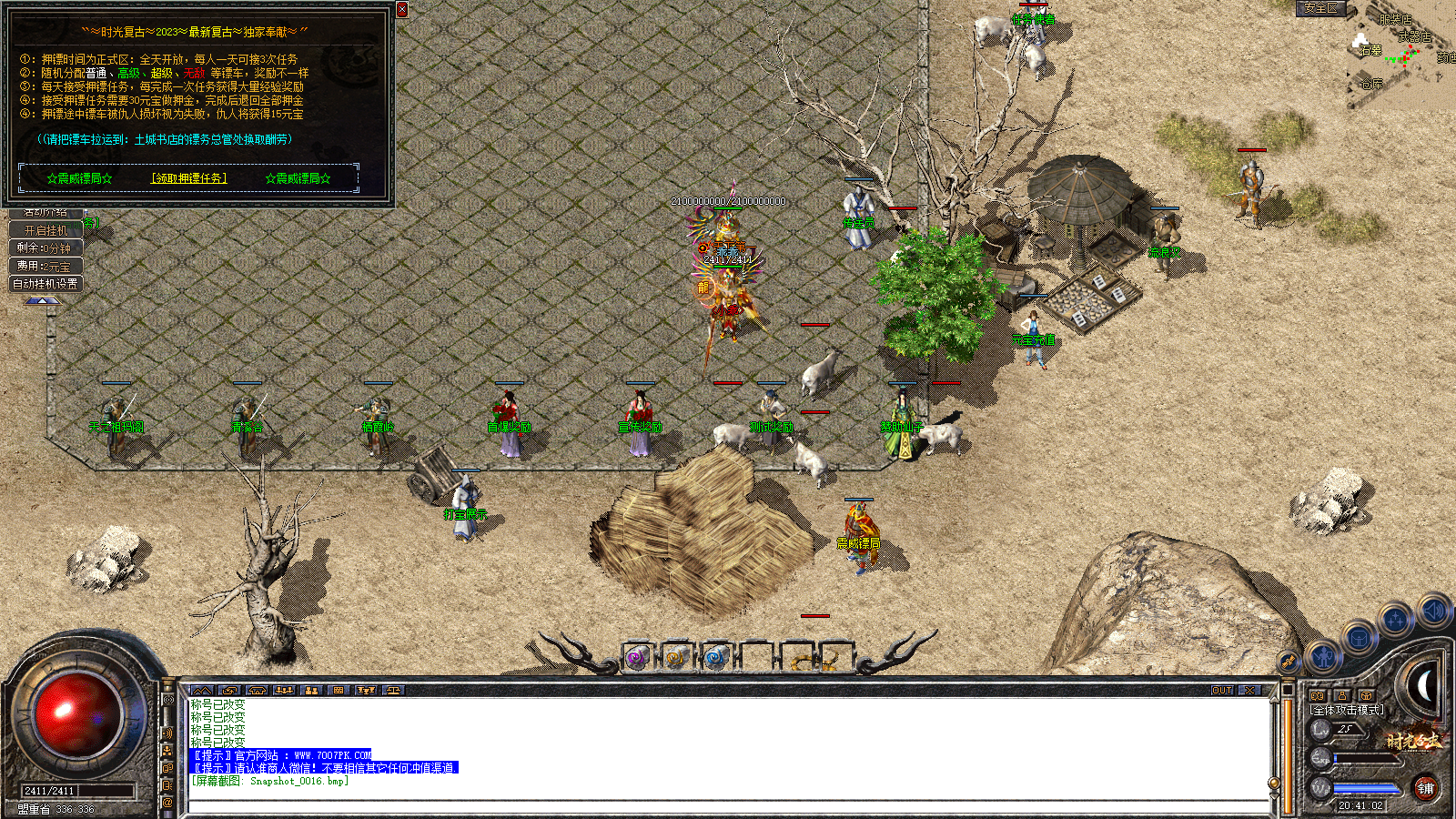
Task: Click the blue weight progress bar
Action: (1365, 788)
